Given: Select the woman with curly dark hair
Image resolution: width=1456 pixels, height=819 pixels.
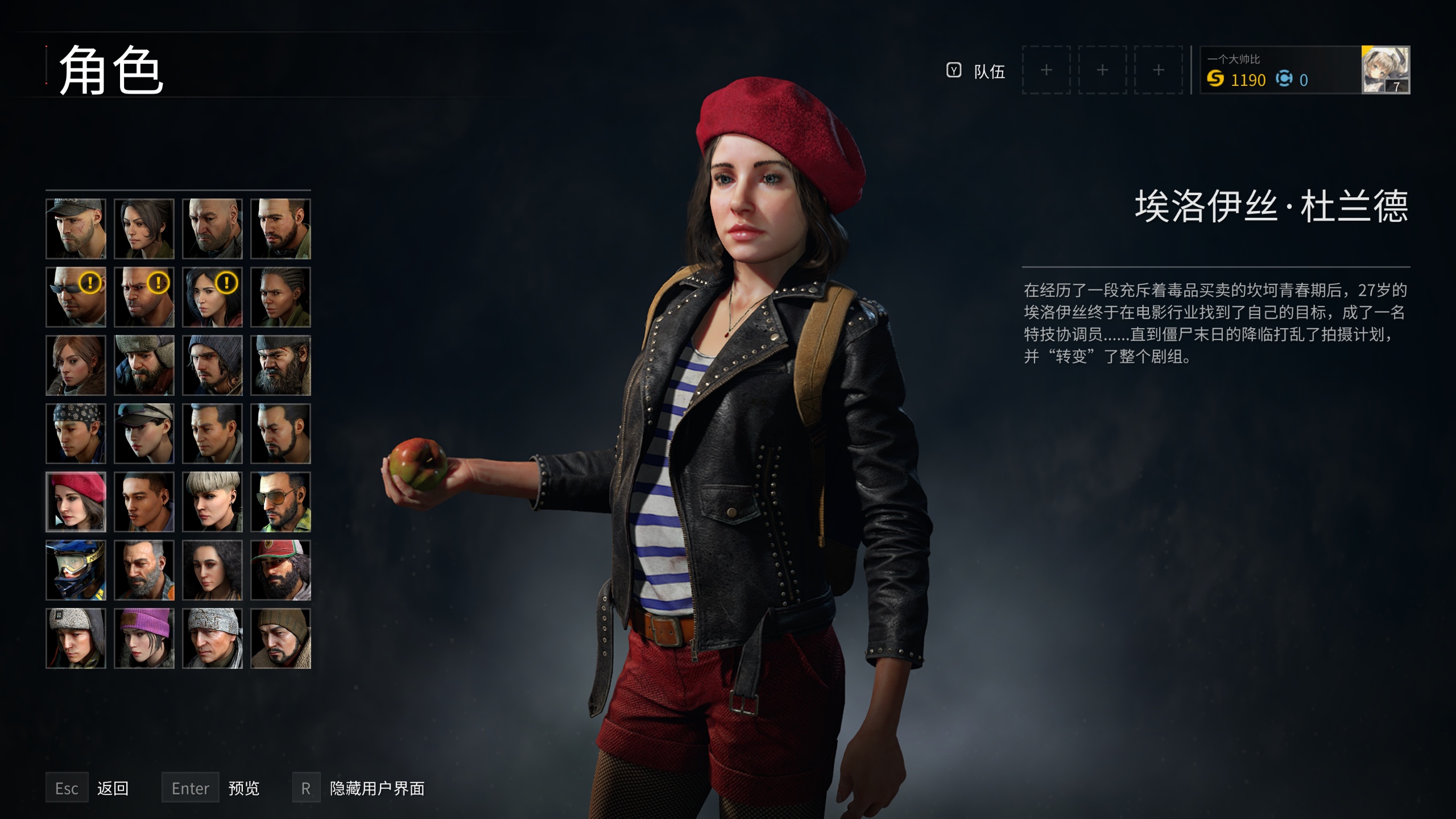Looking at the screenshot, I should click(x=212, y=570).
